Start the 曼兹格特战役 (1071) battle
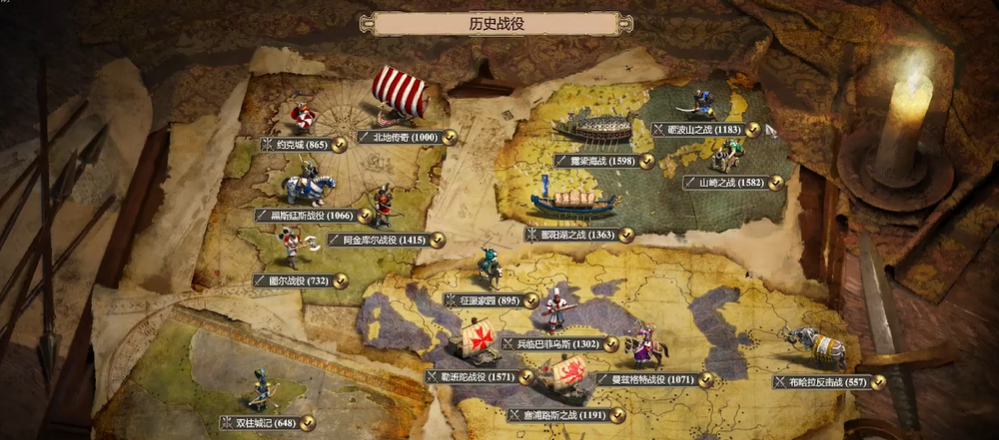The image size is (999, 440). [x=646, y=380]
